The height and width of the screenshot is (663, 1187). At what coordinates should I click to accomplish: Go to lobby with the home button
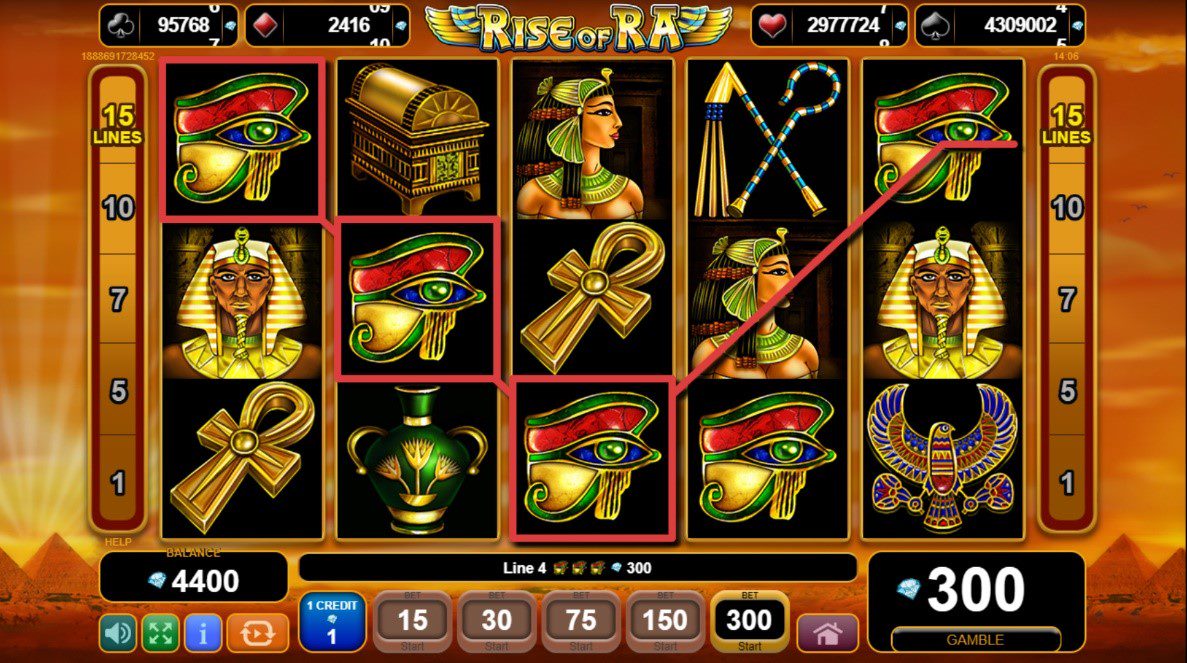pos(827,634)
